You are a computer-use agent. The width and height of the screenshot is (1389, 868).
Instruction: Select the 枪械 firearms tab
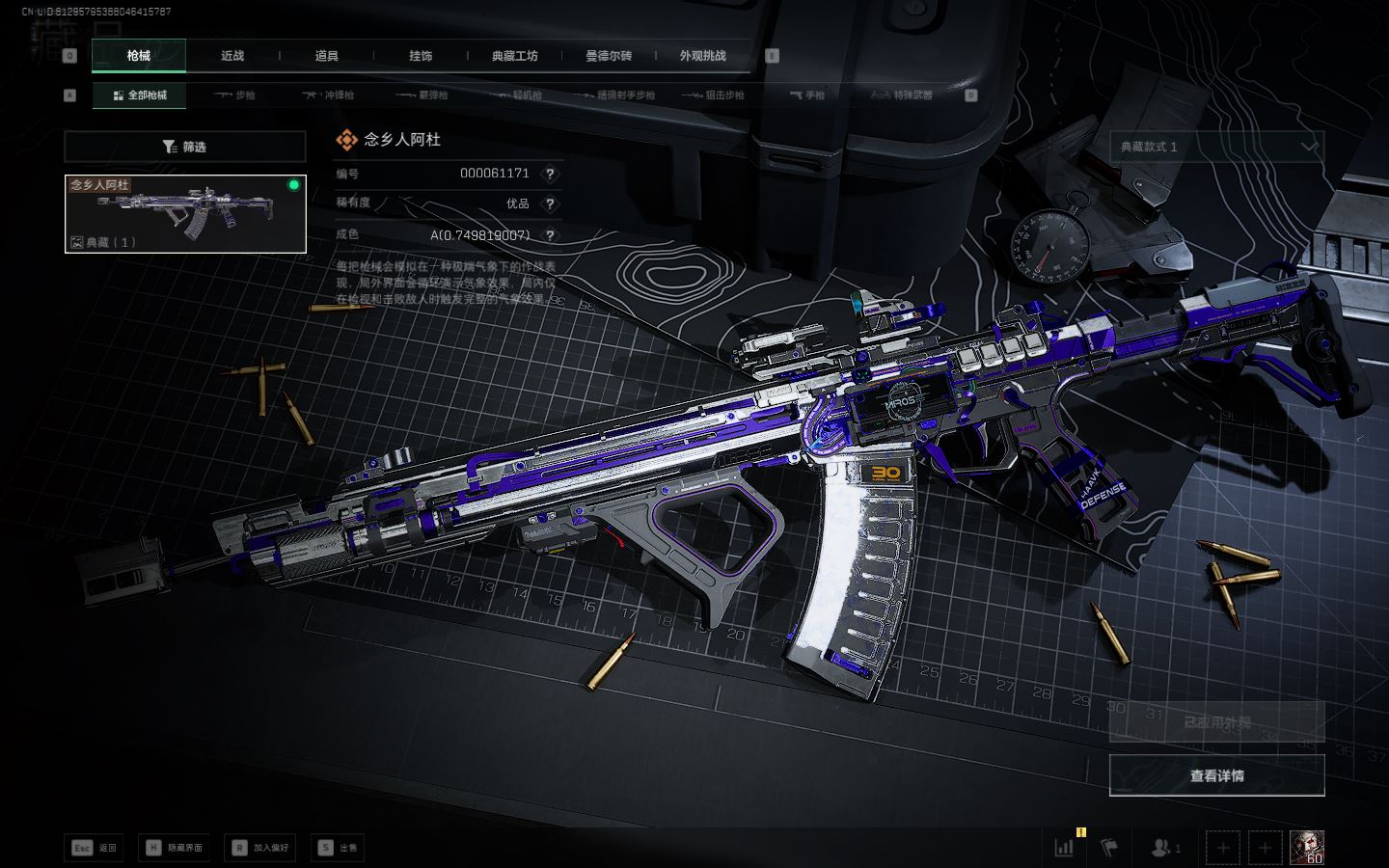tap(139, 56)
